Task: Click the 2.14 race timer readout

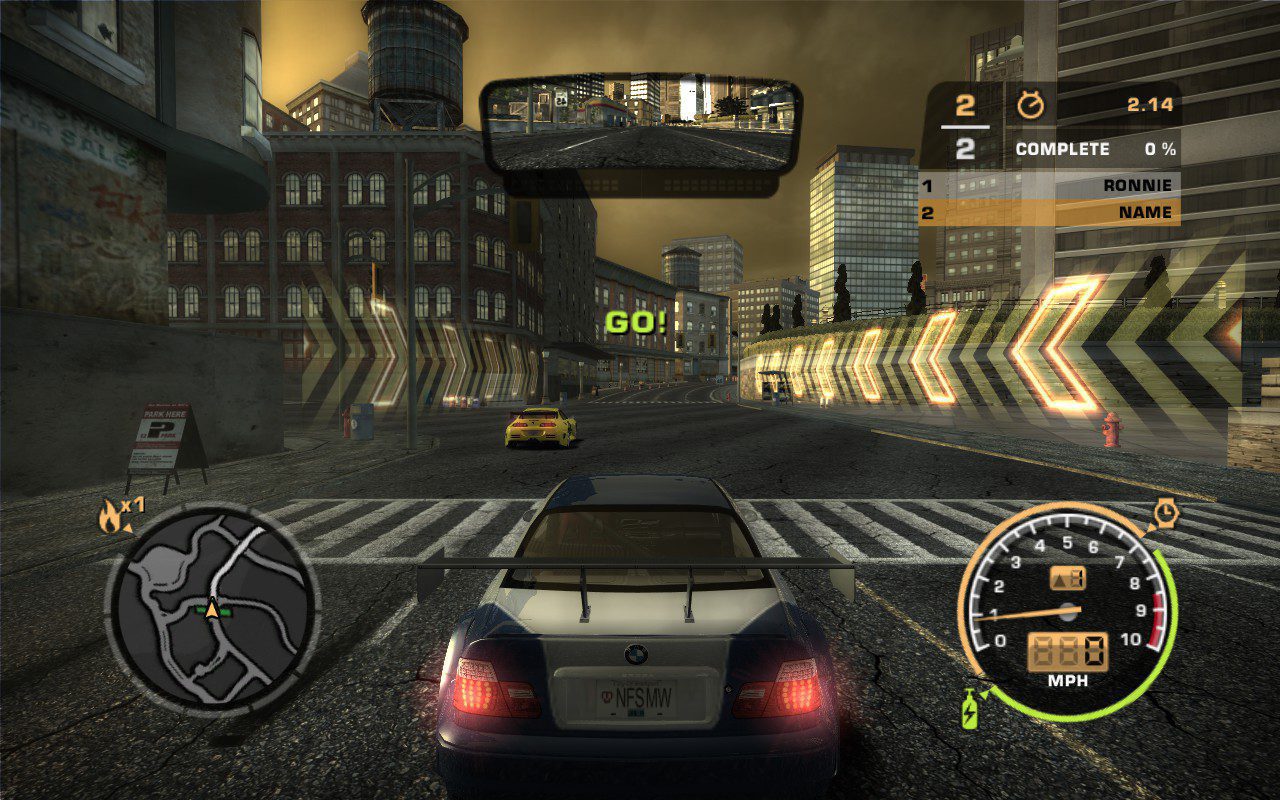Action: [x=1150, y=103]
